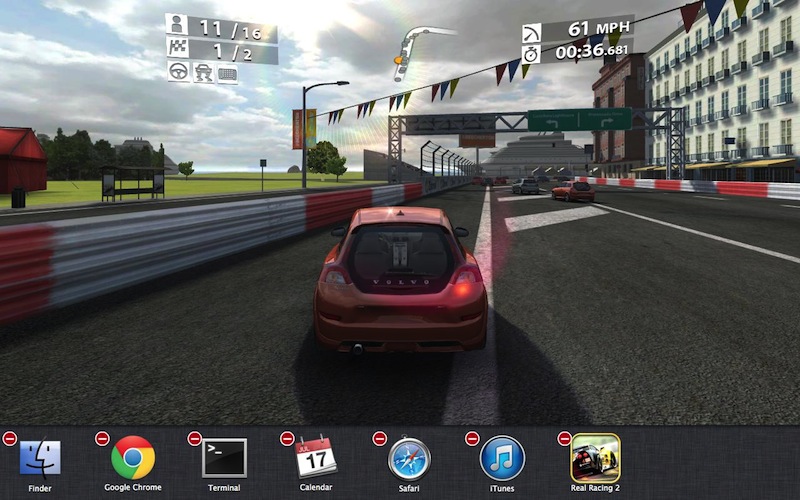Quit Finder using its red minus badge

(x=9, y=438)
